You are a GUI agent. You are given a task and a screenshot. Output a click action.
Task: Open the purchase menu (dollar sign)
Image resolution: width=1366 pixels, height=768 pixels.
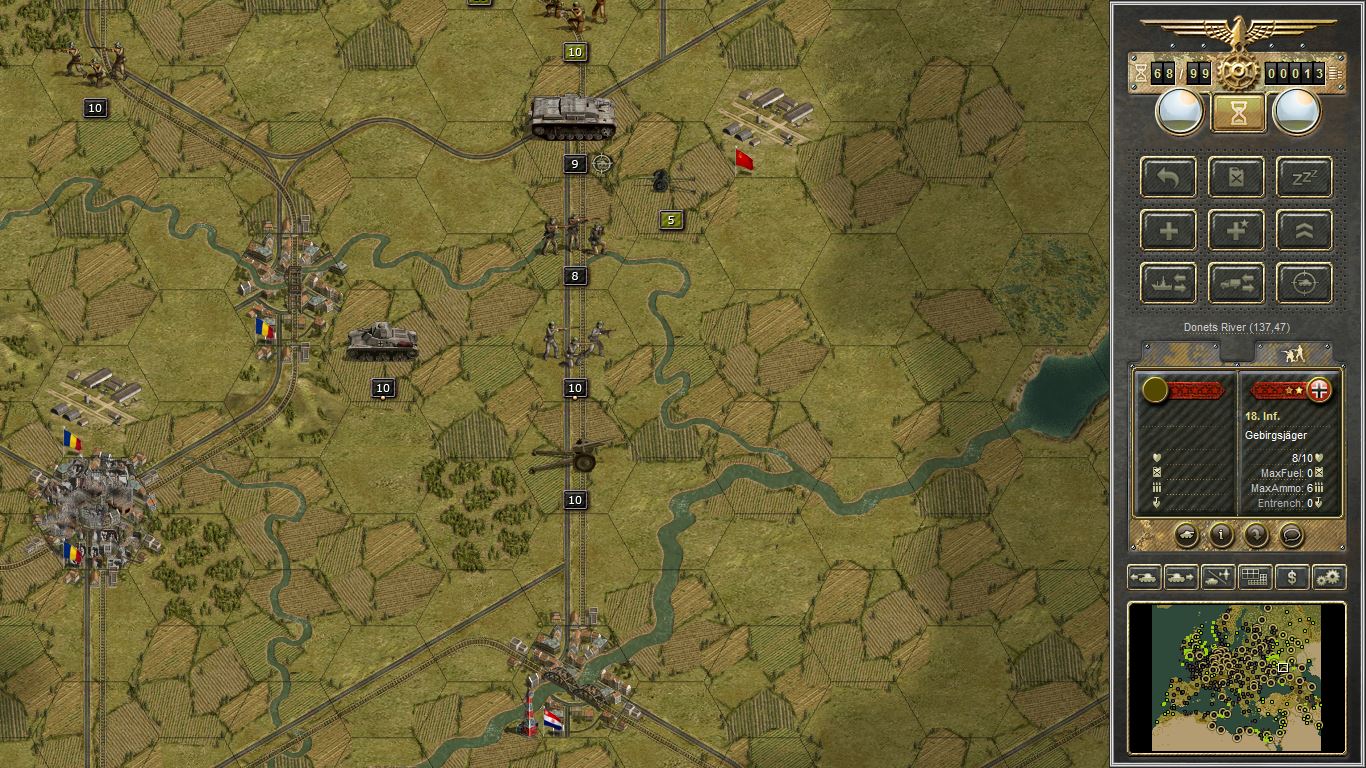(x=1292, y=577)
